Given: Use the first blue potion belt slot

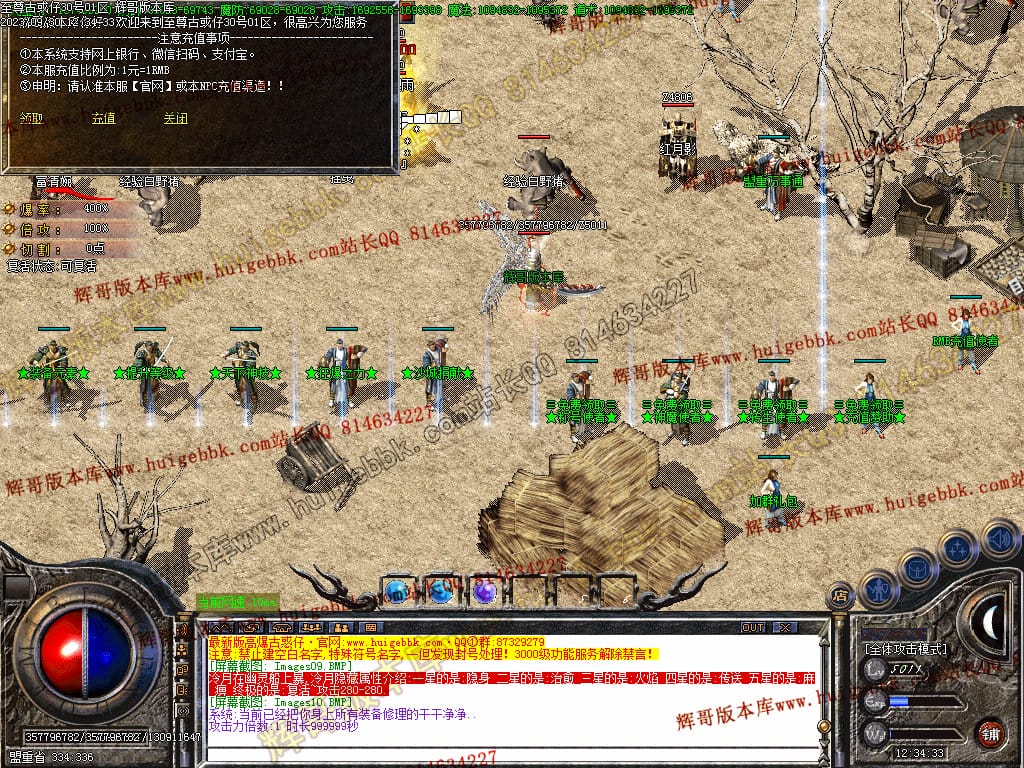Looking at the screenshot, I should coord(395,591).
